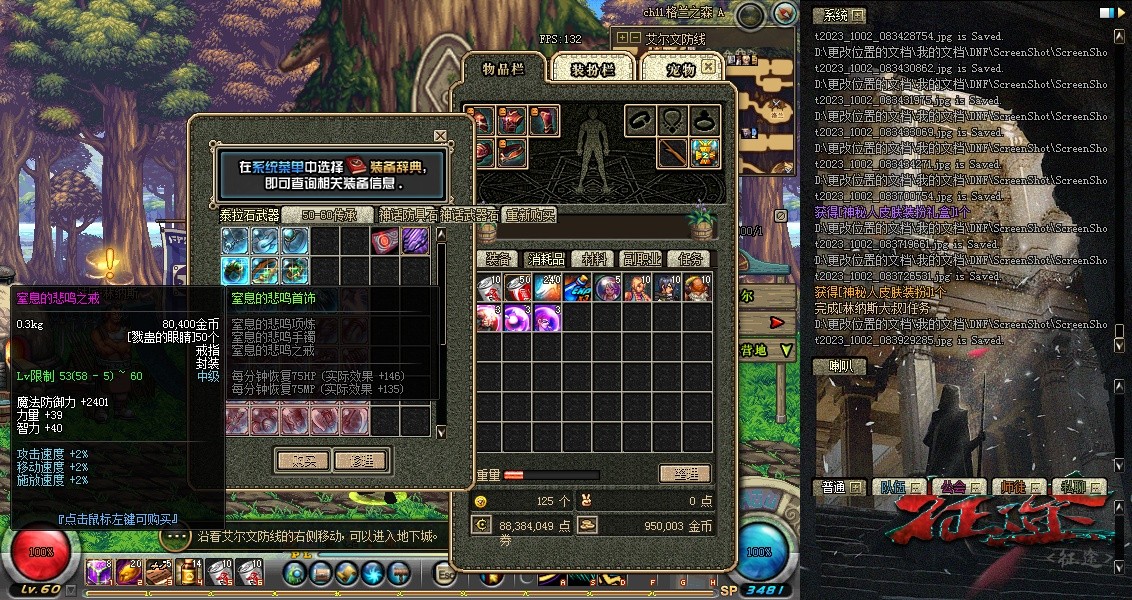Close the inventory window
Viewport: 1132px width, 600px height.
[709, 66]
